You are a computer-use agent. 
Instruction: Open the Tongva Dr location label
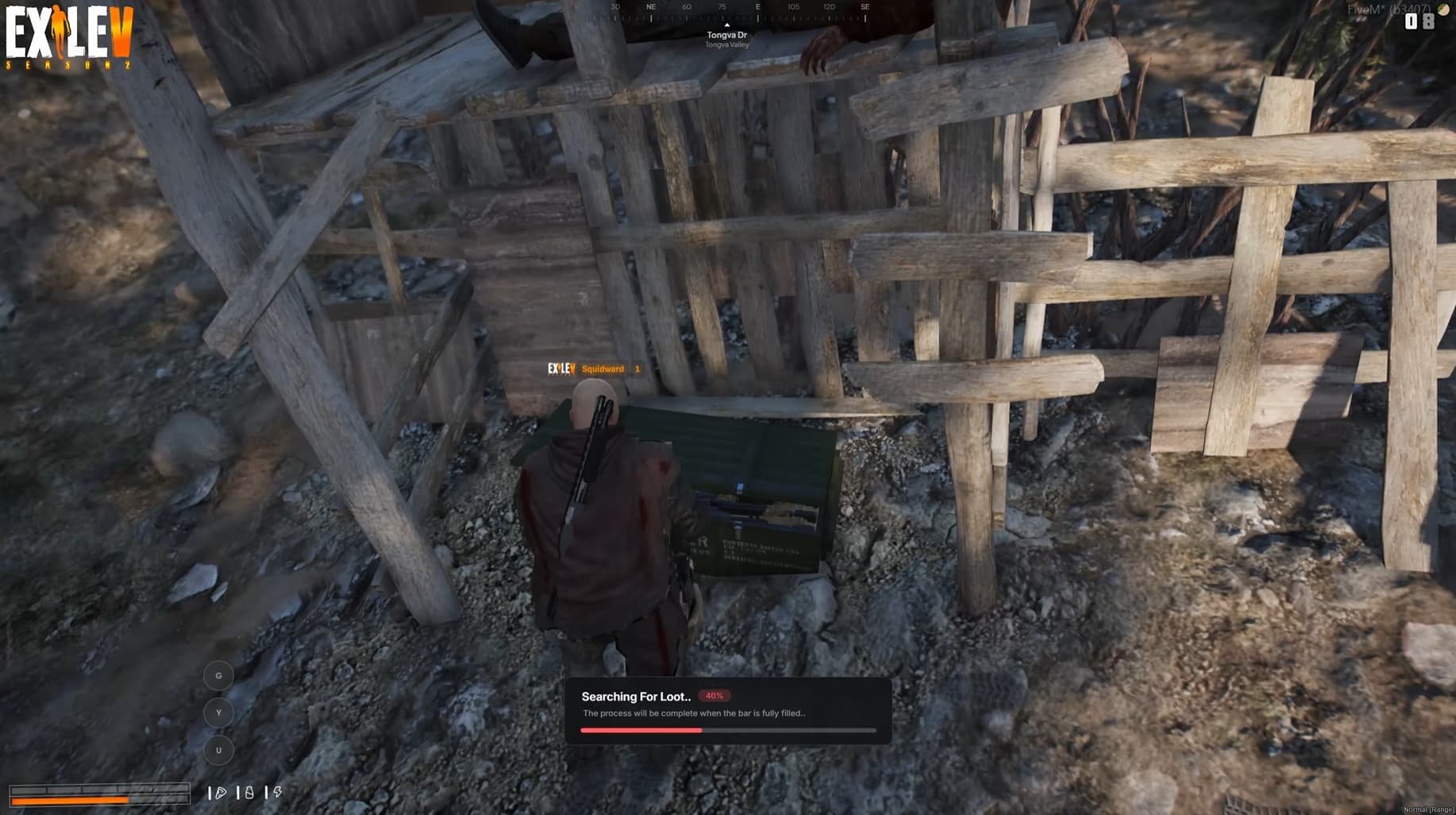pos(726,36)
